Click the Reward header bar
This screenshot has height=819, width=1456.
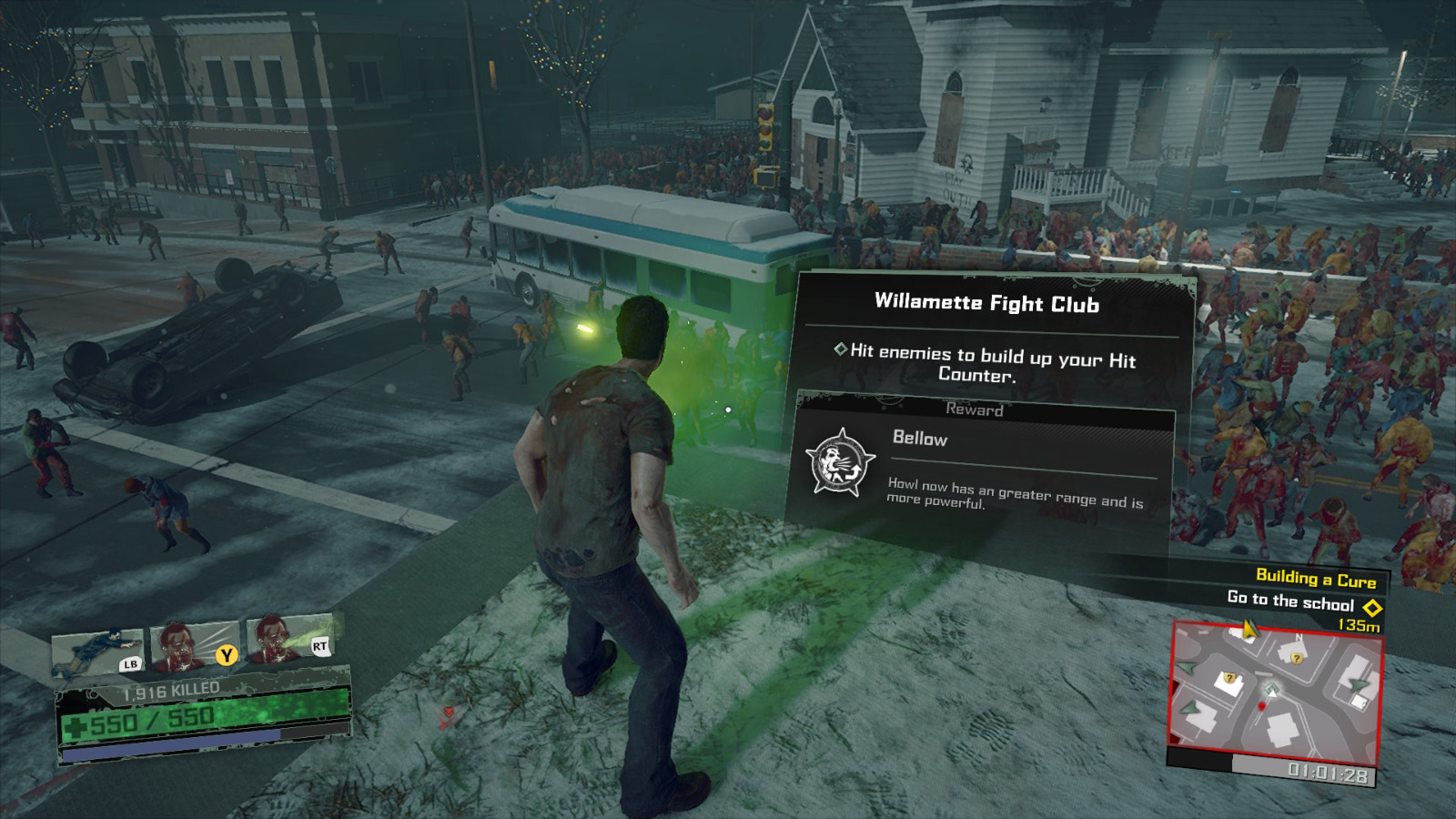click(974, 410)
